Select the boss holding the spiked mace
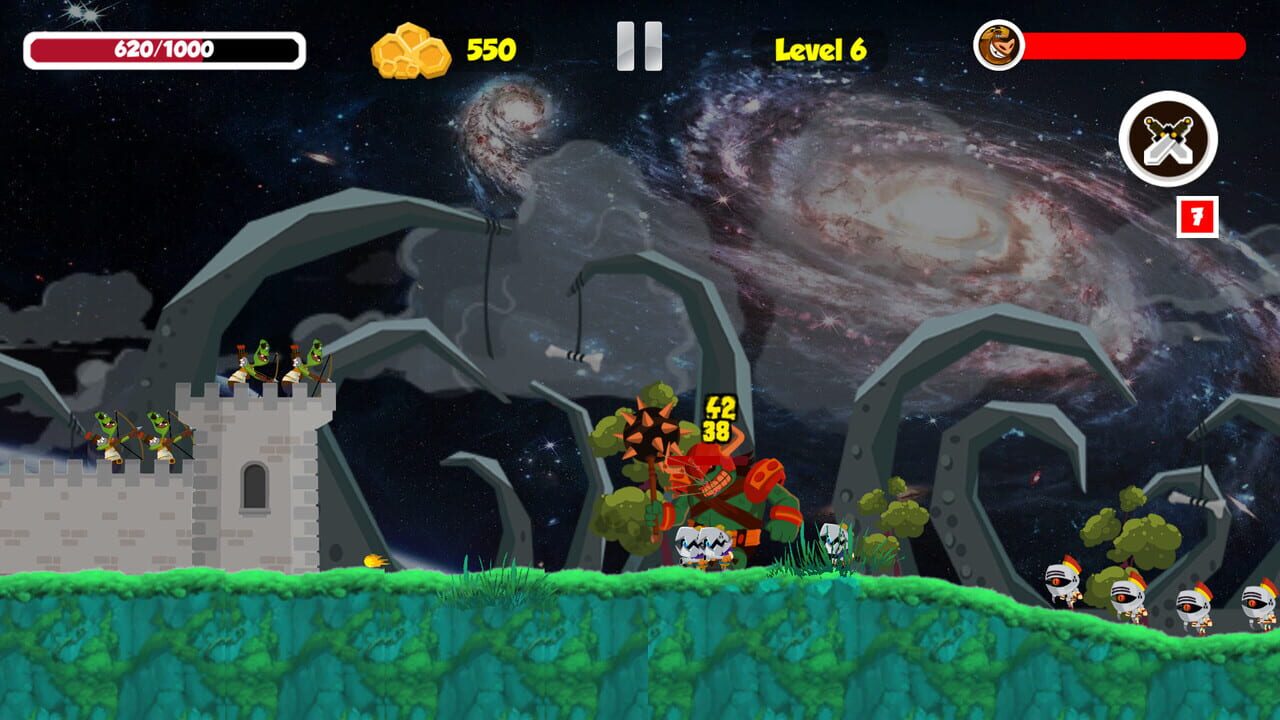This screenshot has width=1280, height=720. (x=730, y=480)
